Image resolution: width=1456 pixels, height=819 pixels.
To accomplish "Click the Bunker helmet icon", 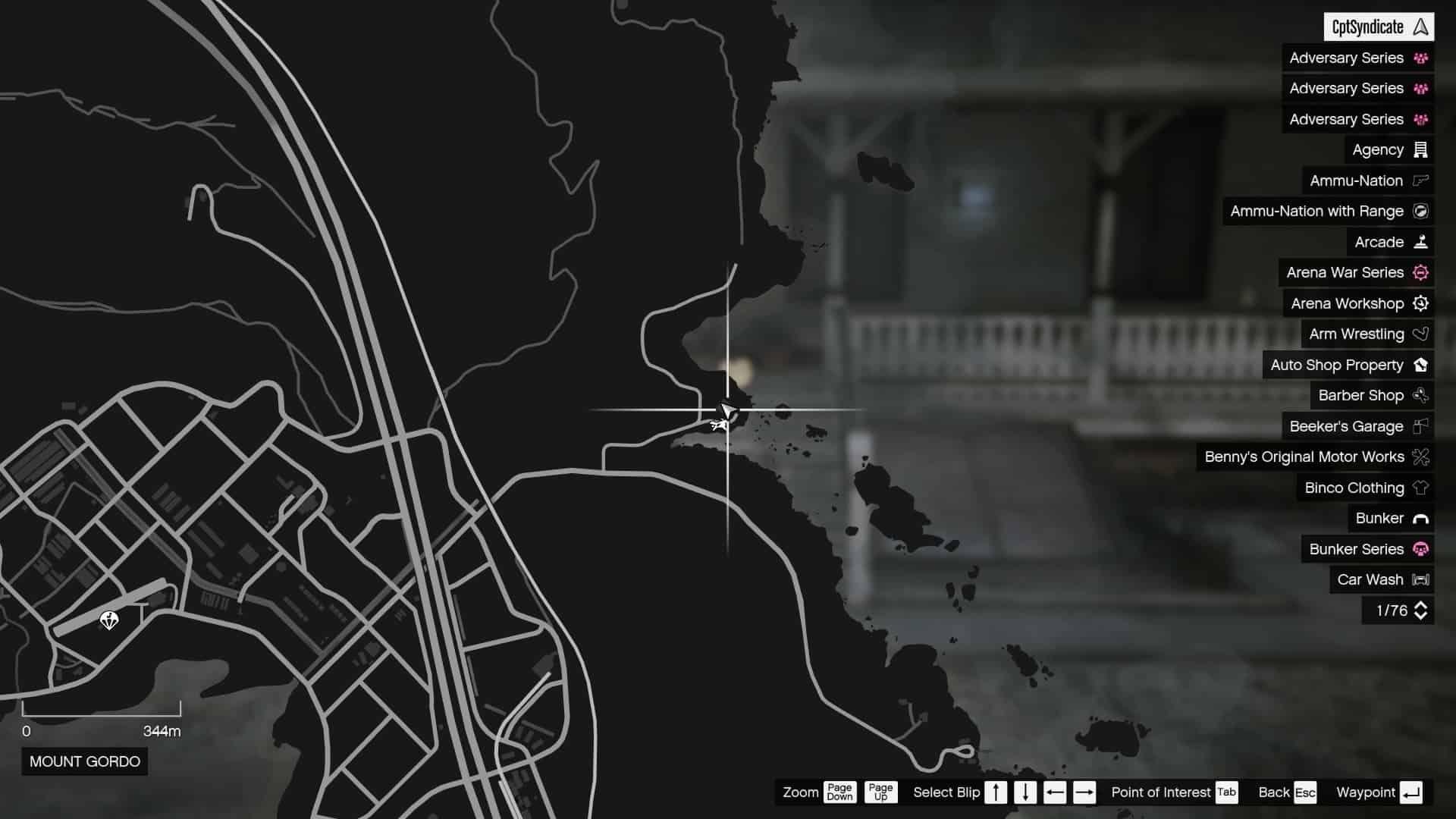I will [x=1420, y=518].
